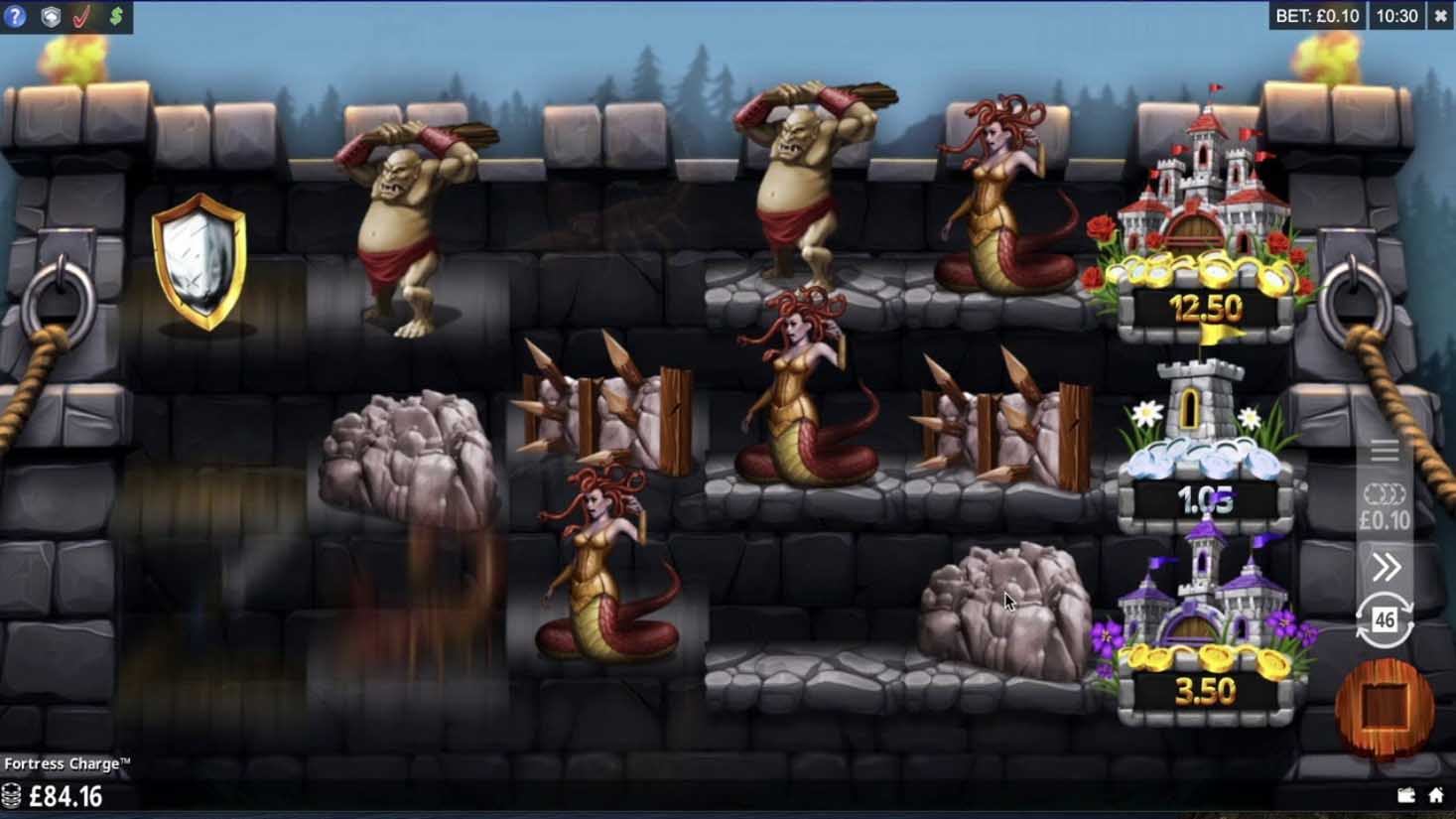Open the hamburger menu
This screenshot has width=1456, height=819.
click(1385, 451)
